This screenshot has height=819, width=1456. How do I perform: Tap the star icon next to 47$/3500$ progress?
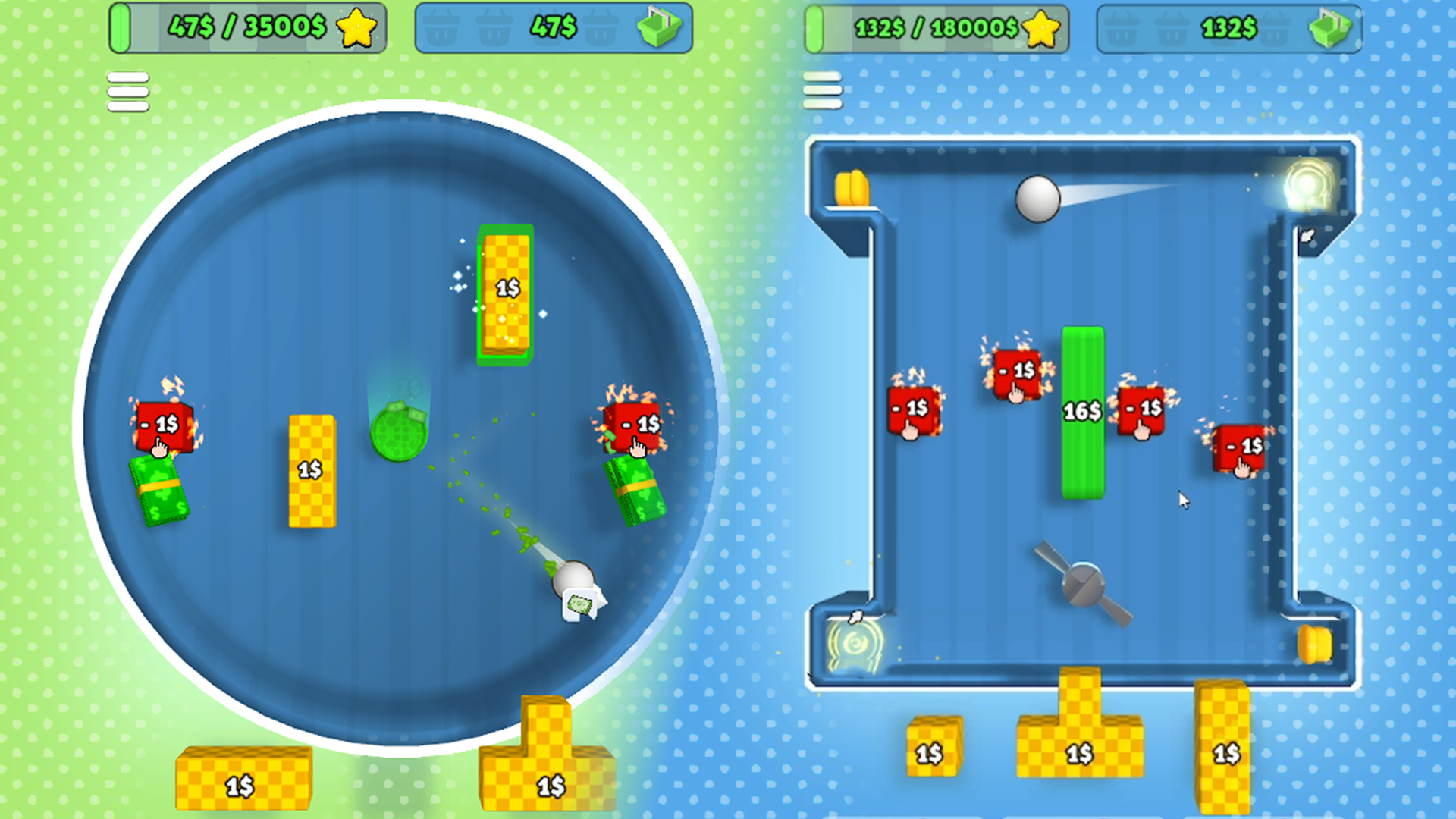(x=358, y=29)
